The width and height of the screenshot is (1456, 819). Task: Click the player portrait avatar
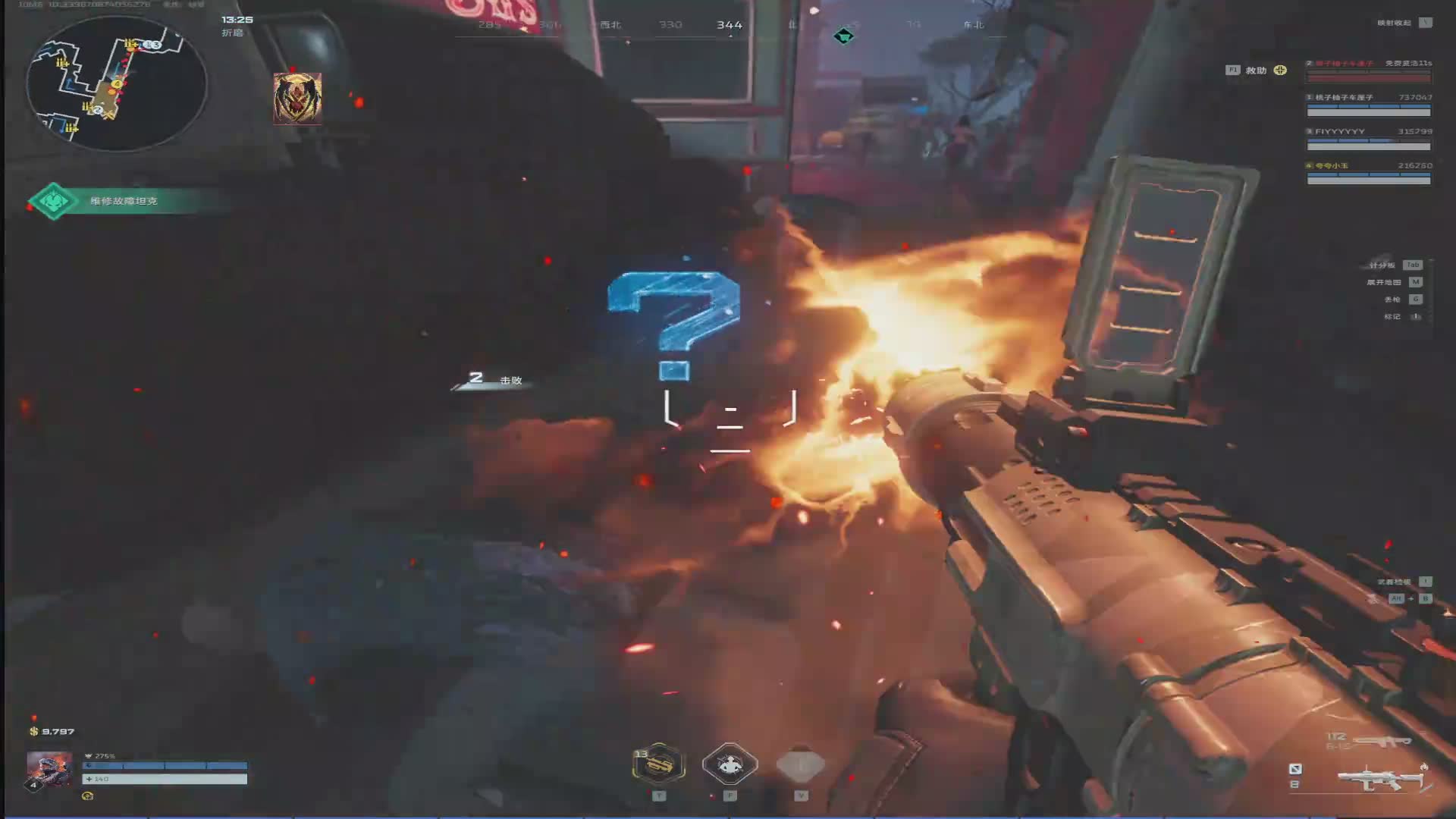[x=49, y=770]
